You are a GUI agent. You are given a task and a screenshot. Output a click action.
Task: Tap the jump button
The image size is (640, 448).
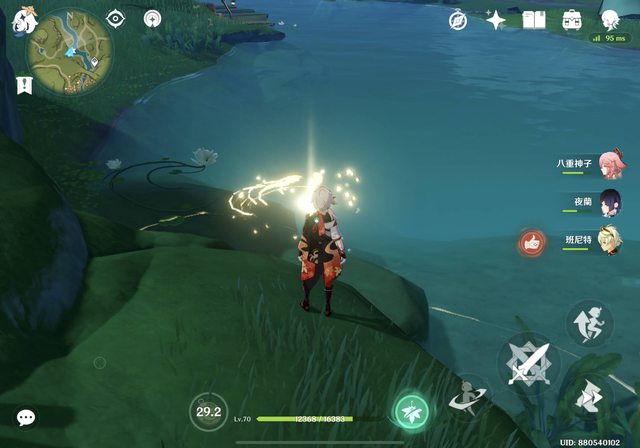click(589, 322)
